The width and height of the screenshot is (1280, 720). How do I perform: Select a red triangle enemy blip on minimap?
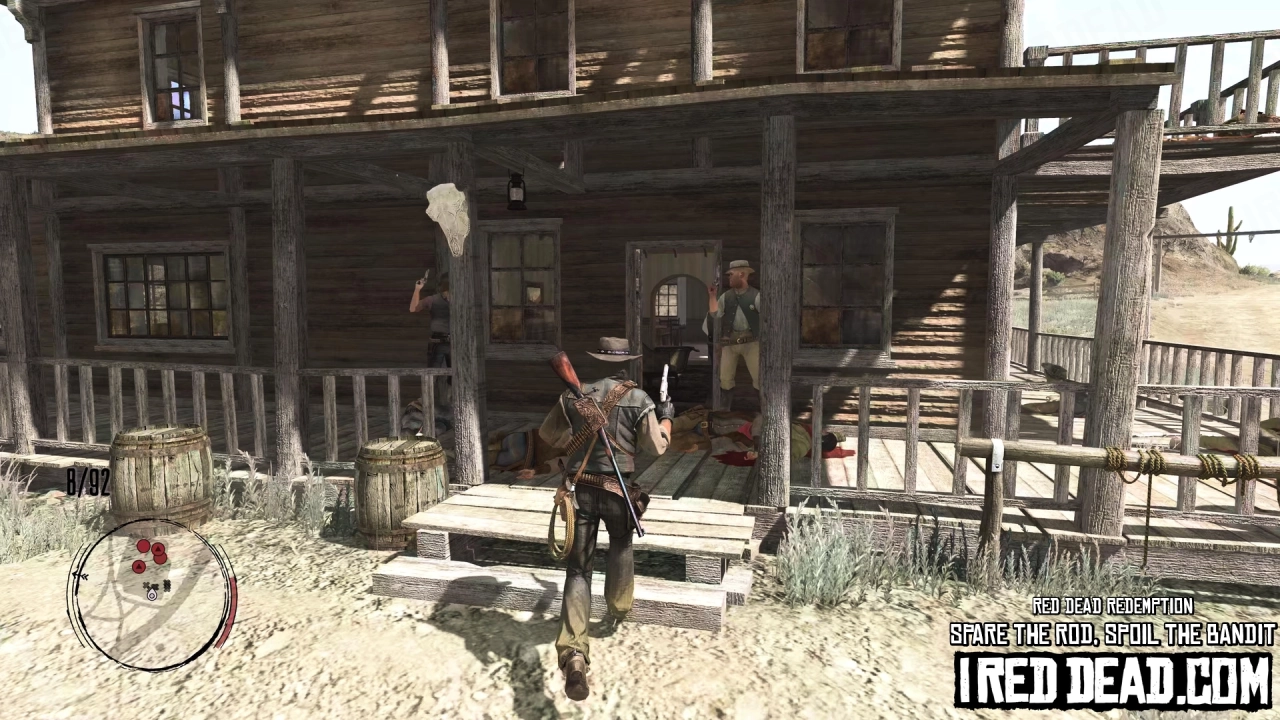(x=157, y=550)
